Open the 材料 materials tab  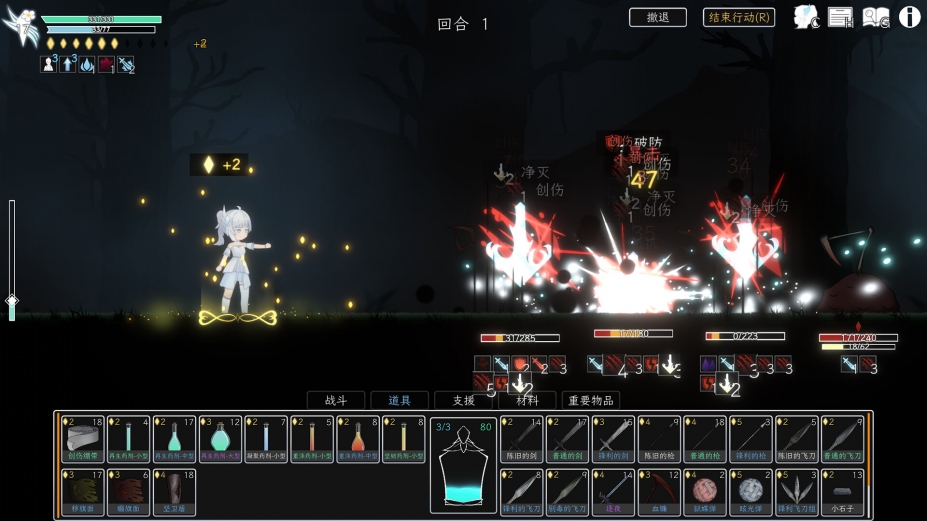[x=527, y=400]
